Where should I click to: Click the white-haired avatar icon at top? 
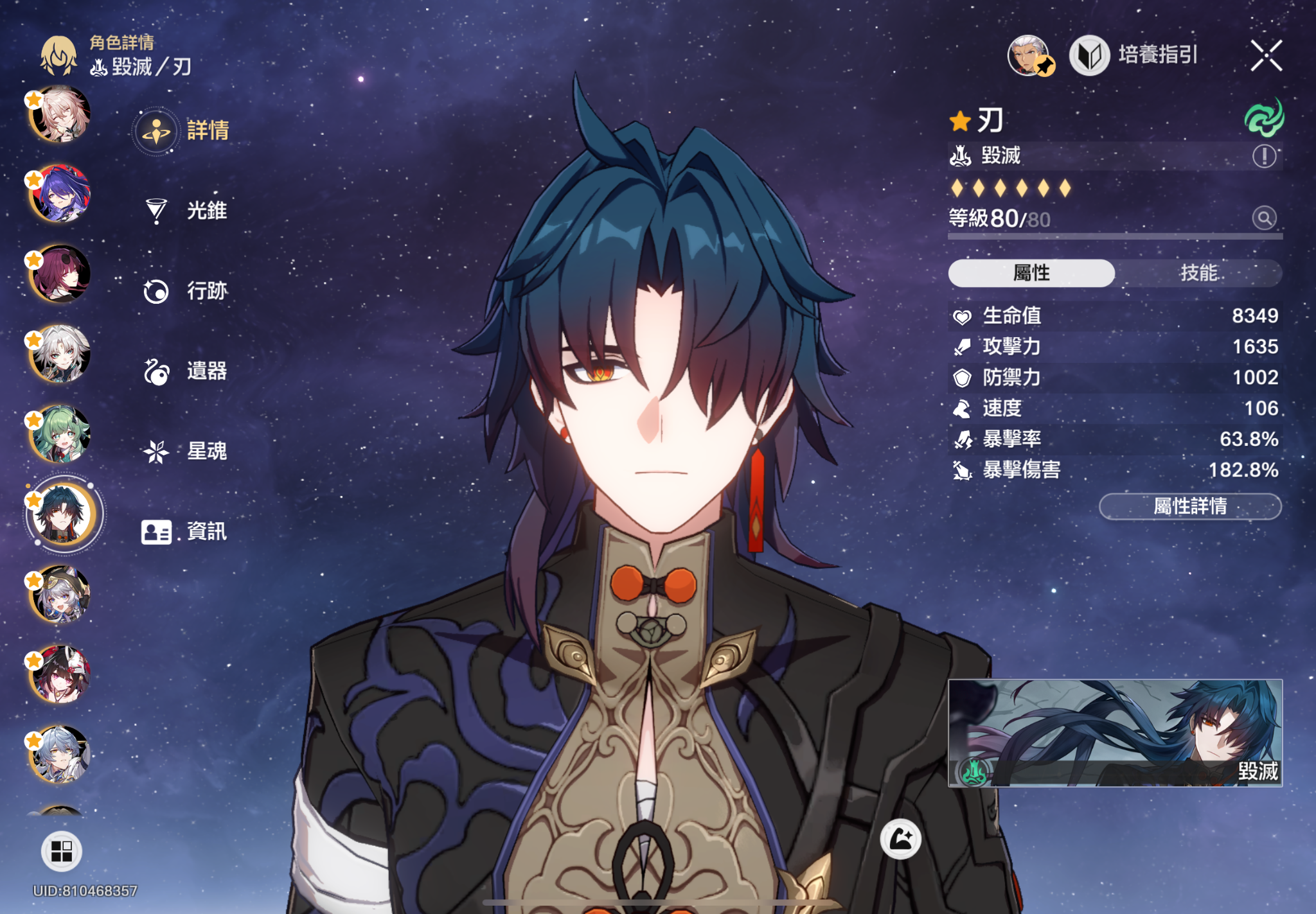coord(1029,55)
